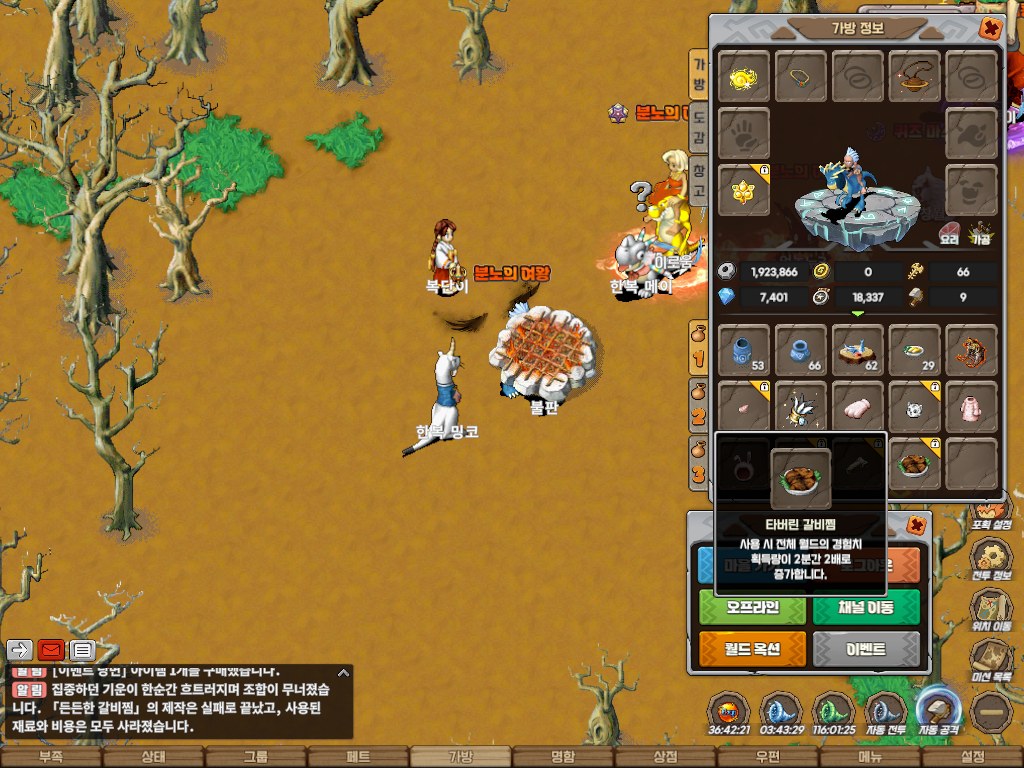Open the gray 이벤트 button
This screenshot has width=1024, height=768.
click(x=866, y=649)
